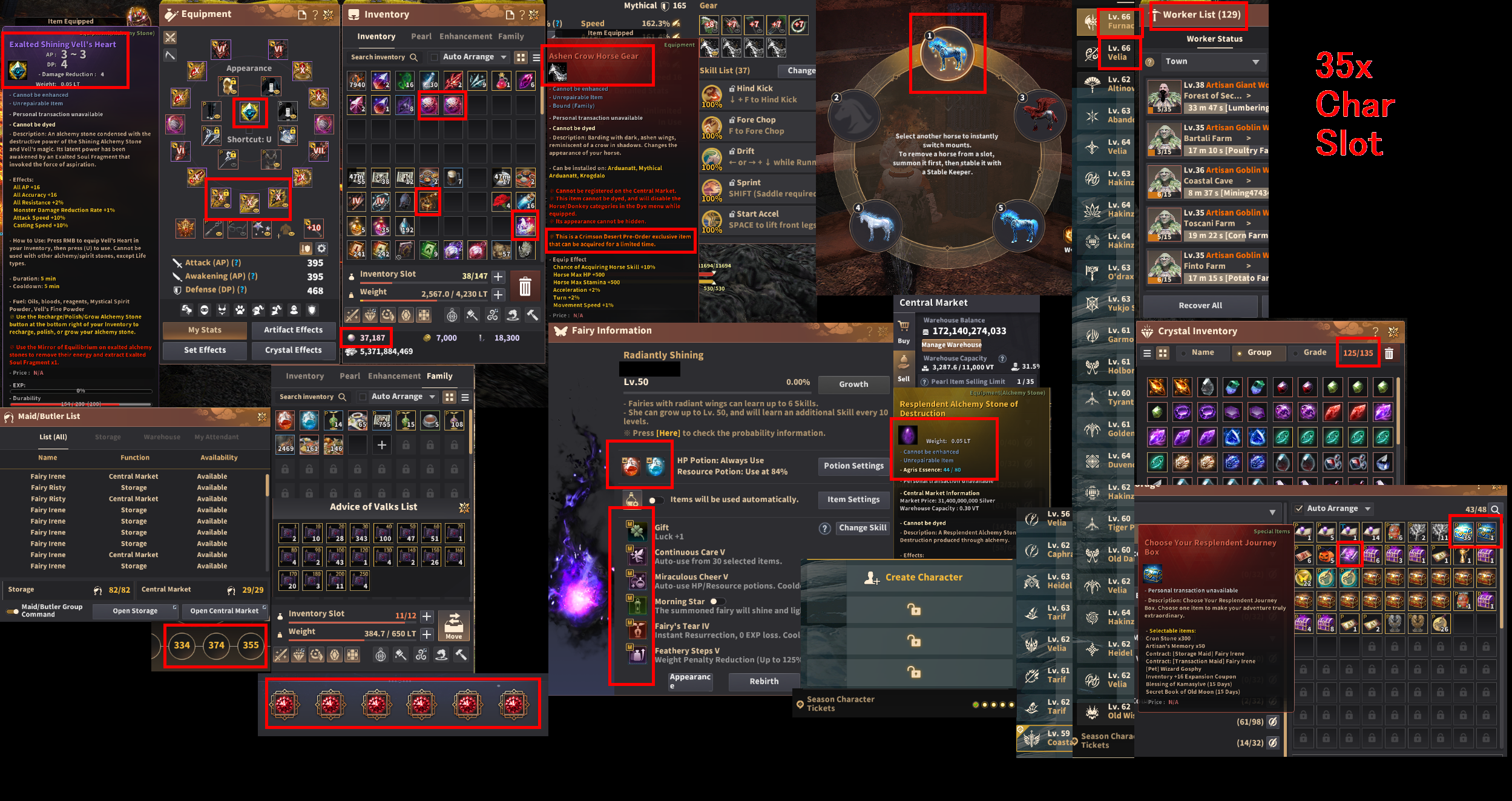Select the Hind Kick horse skill icon
The image size is (1512, 801).
tap(712, 94)
